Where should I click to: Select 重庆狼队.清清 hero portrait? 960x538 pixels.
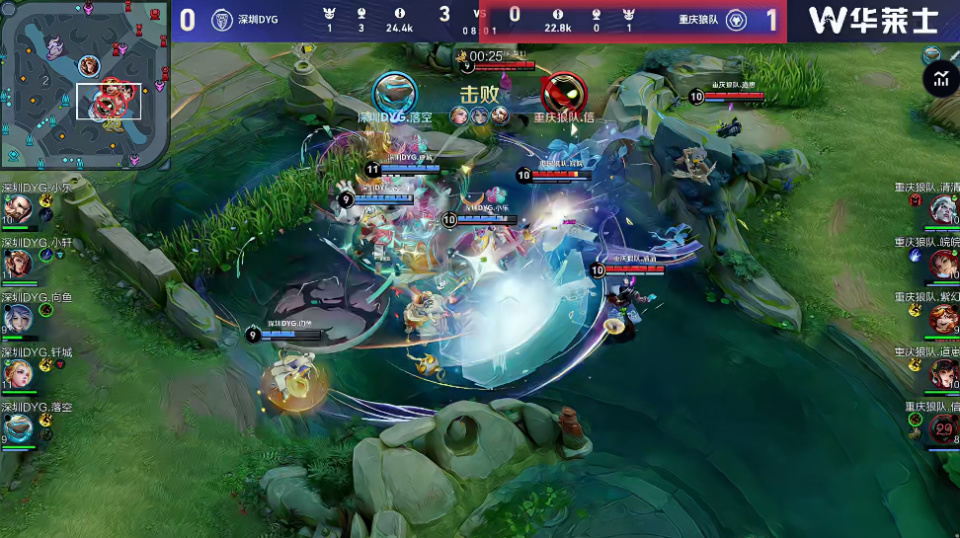click(942, 210)
